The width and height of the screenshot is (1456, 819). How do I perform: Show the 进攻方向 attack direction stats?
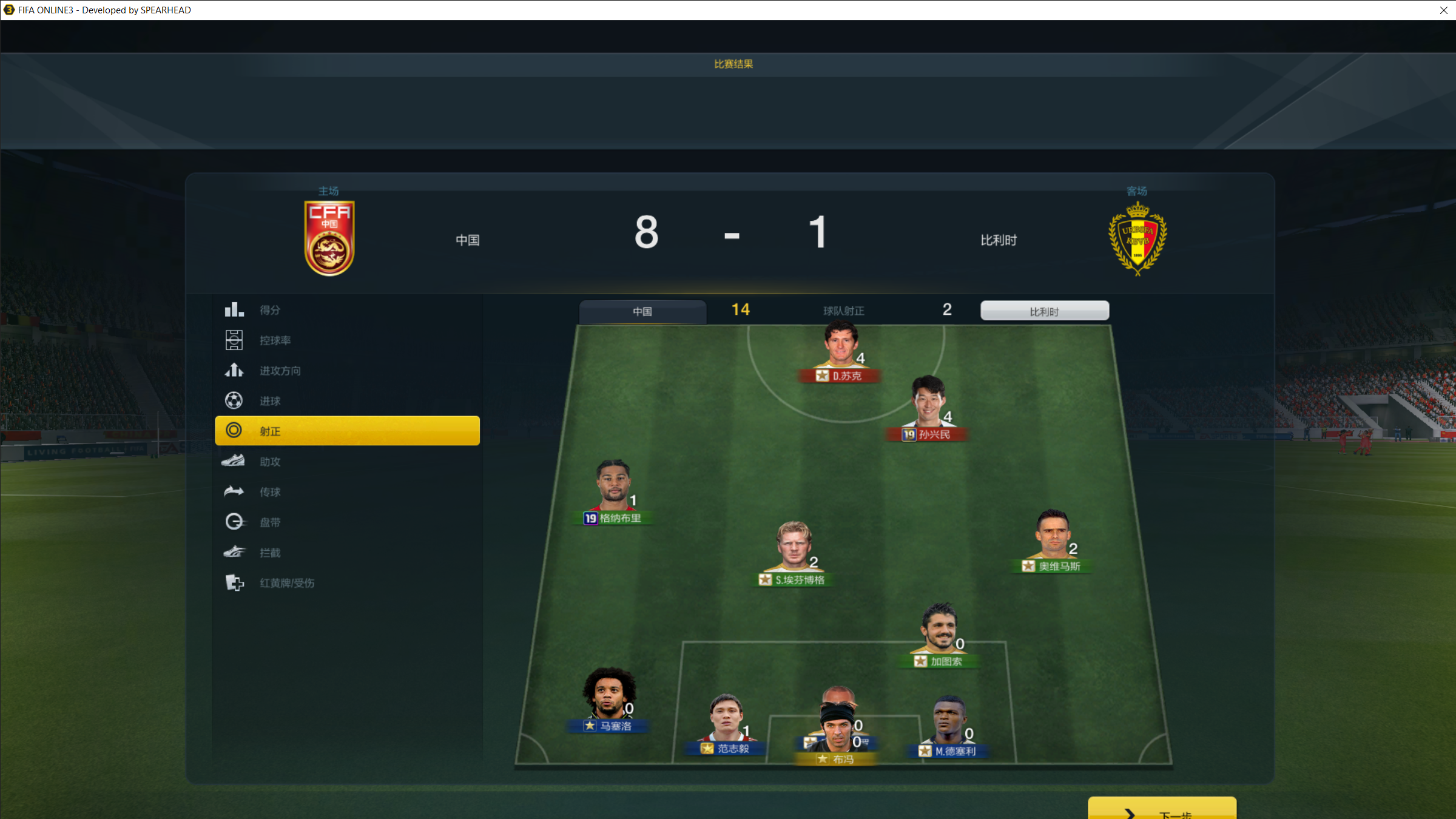[x=280, y=371]
